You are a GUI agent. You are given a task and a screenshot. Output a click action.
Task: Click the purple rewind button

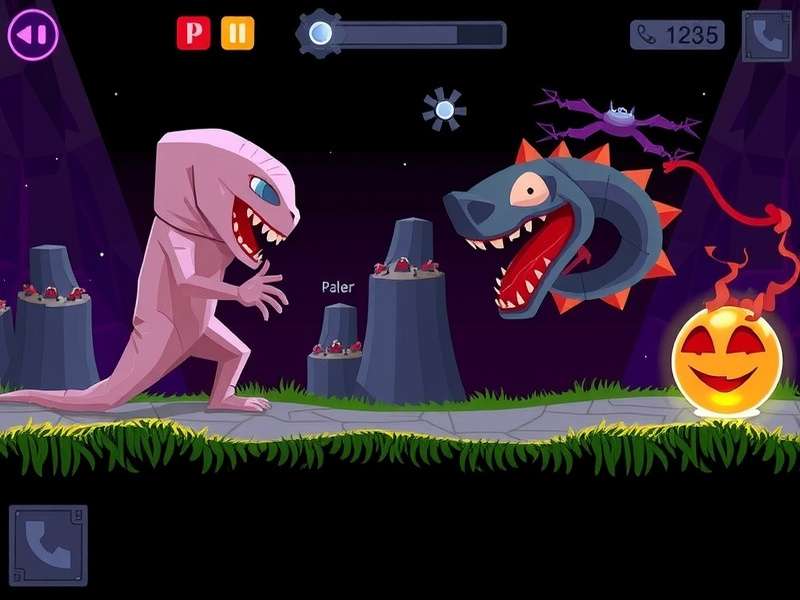(33, 35)
